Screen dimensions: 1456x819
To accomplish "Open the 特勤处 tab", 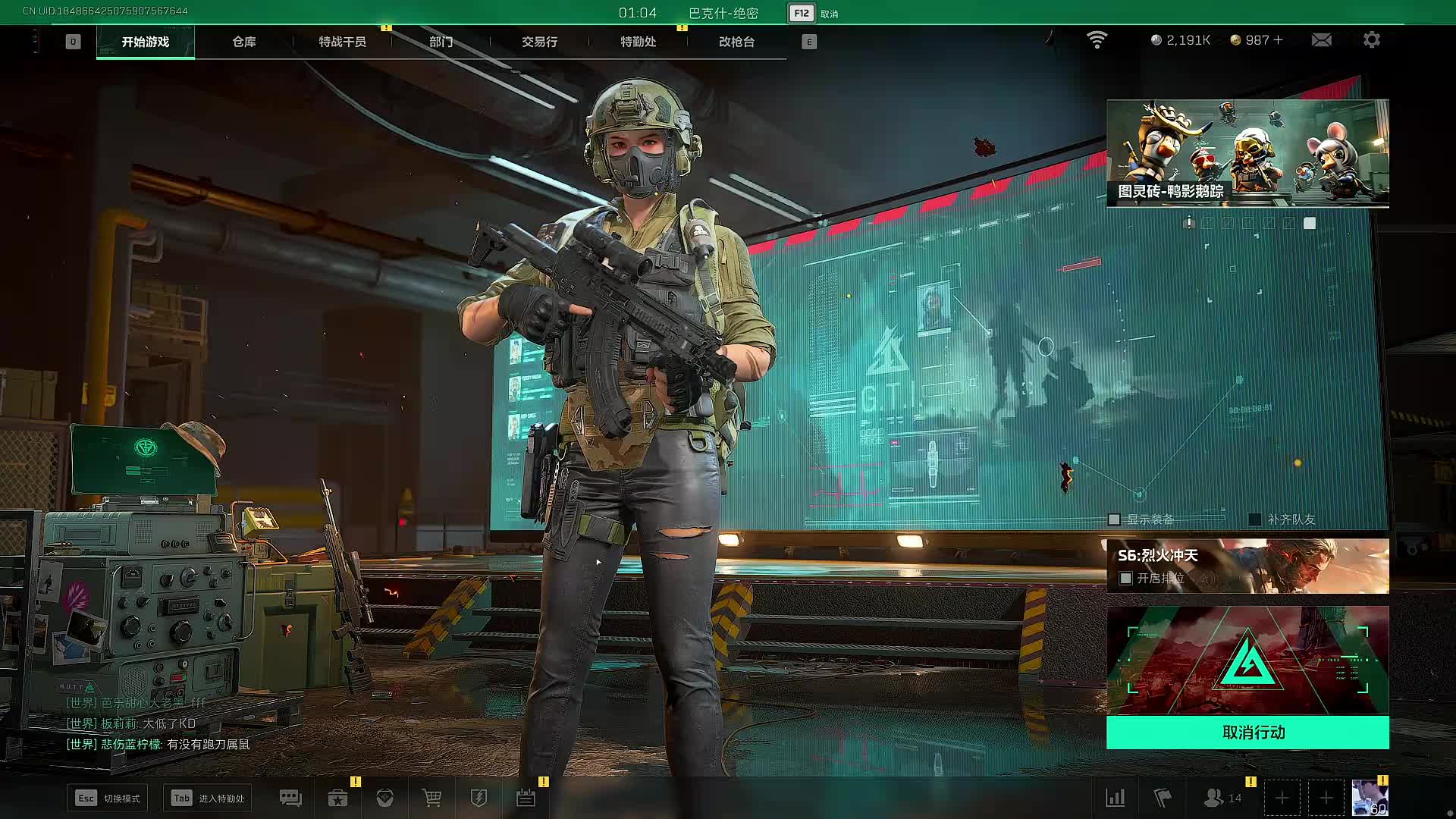I will (638, 42).
